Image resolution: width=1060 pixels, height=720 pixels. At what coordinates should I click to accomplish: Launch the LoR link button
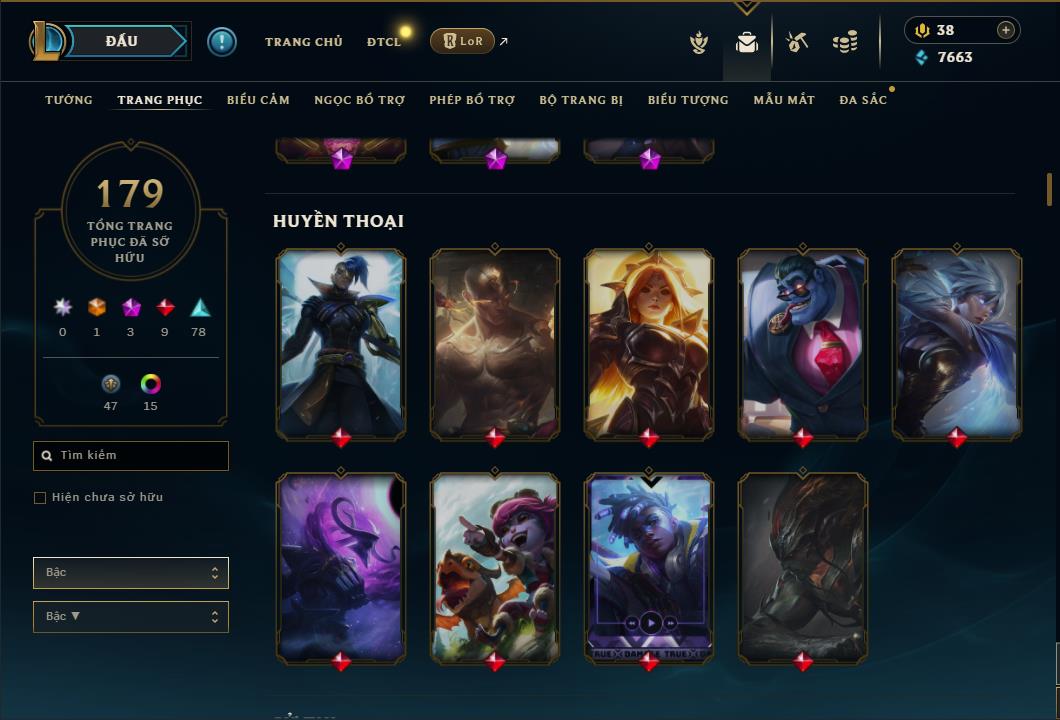[x=463, y=41]
